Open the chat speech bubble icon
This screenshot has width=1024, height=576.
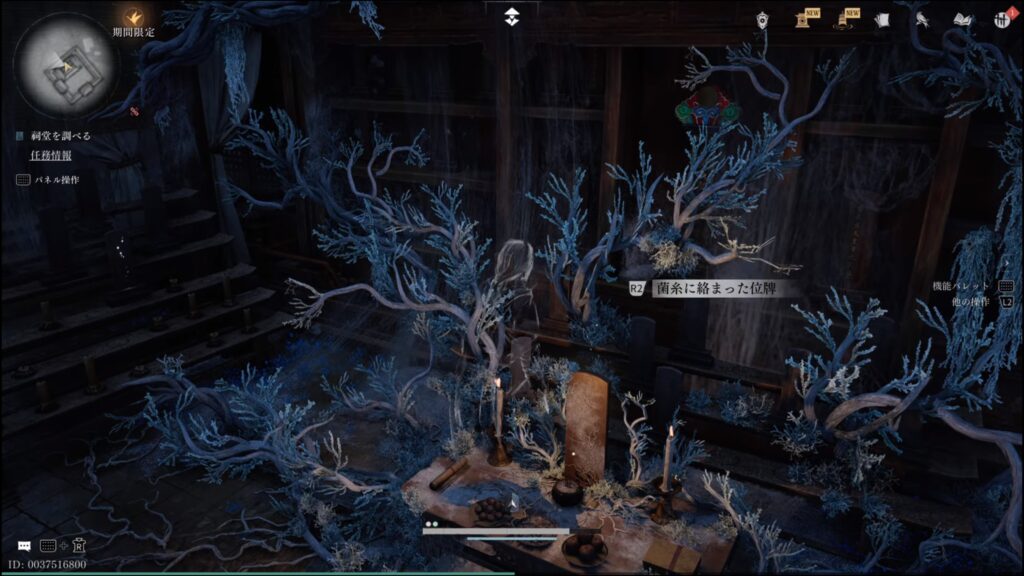point(24,546)
